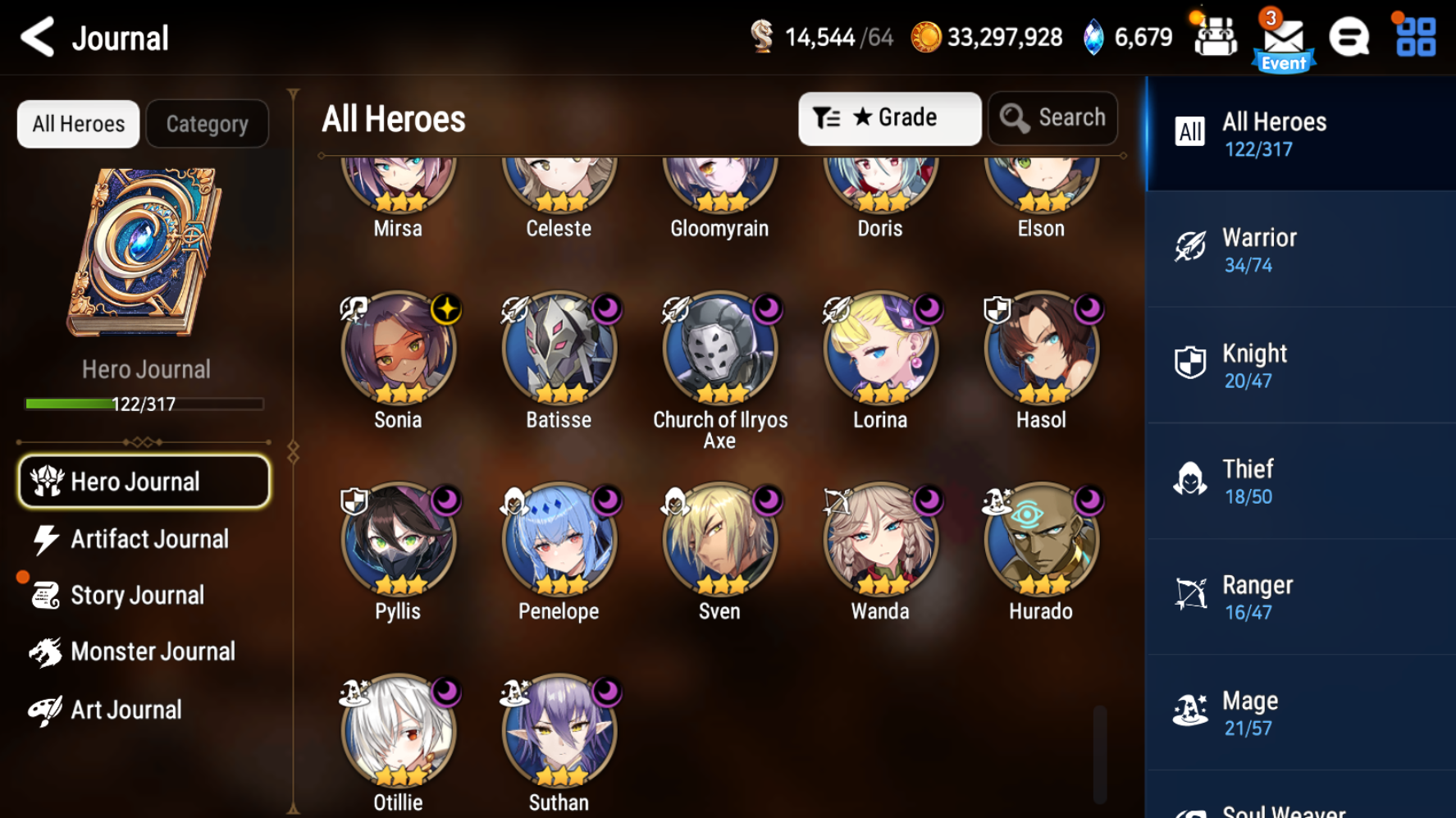Check the Hero Journal progress bar
Image resolution: width=1456 pixels, height=818 pixels.
coord(144,404)
